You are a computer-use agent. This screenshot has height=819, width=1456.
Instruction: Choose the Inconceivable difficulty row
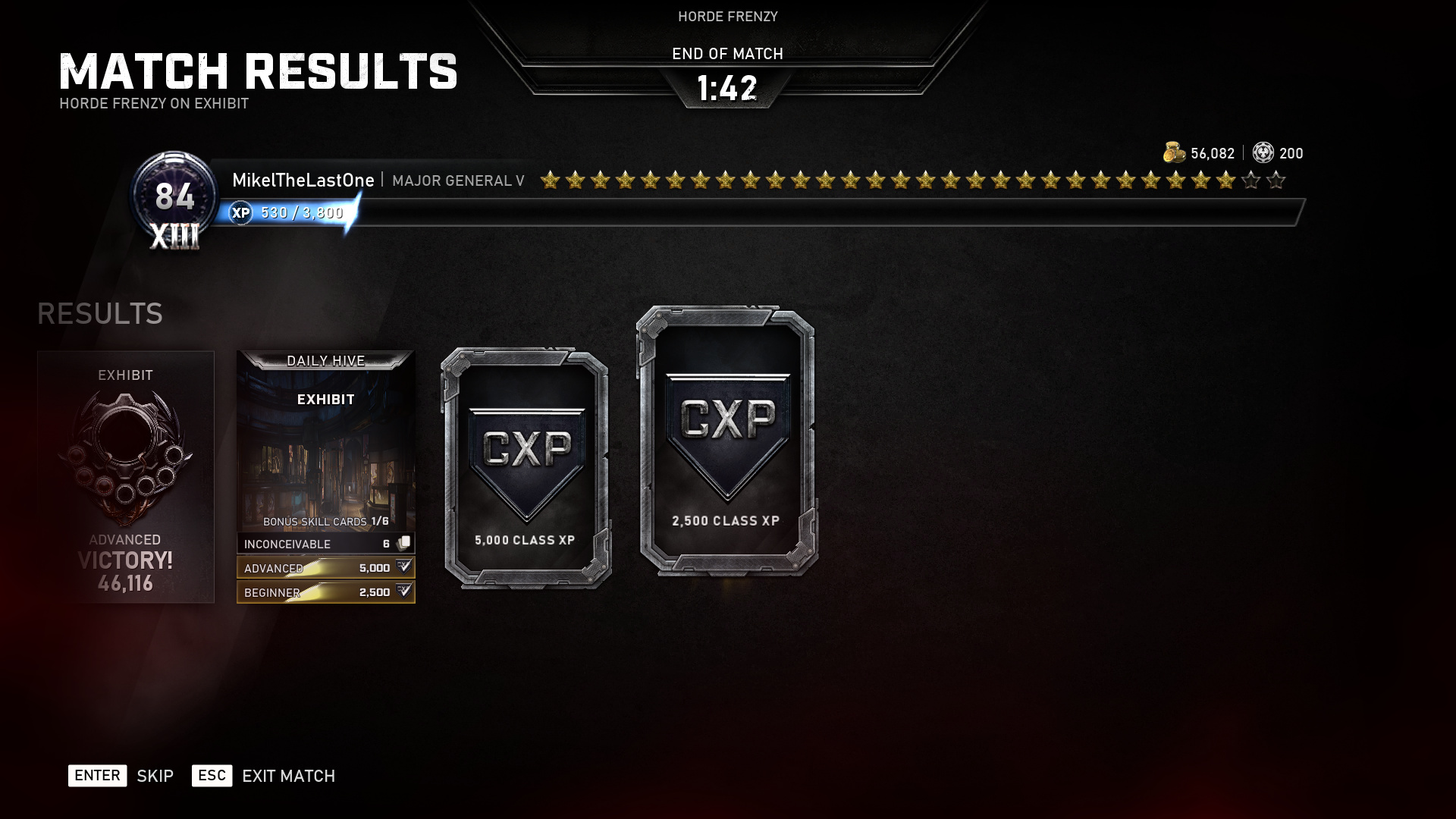tap(326, 544)
